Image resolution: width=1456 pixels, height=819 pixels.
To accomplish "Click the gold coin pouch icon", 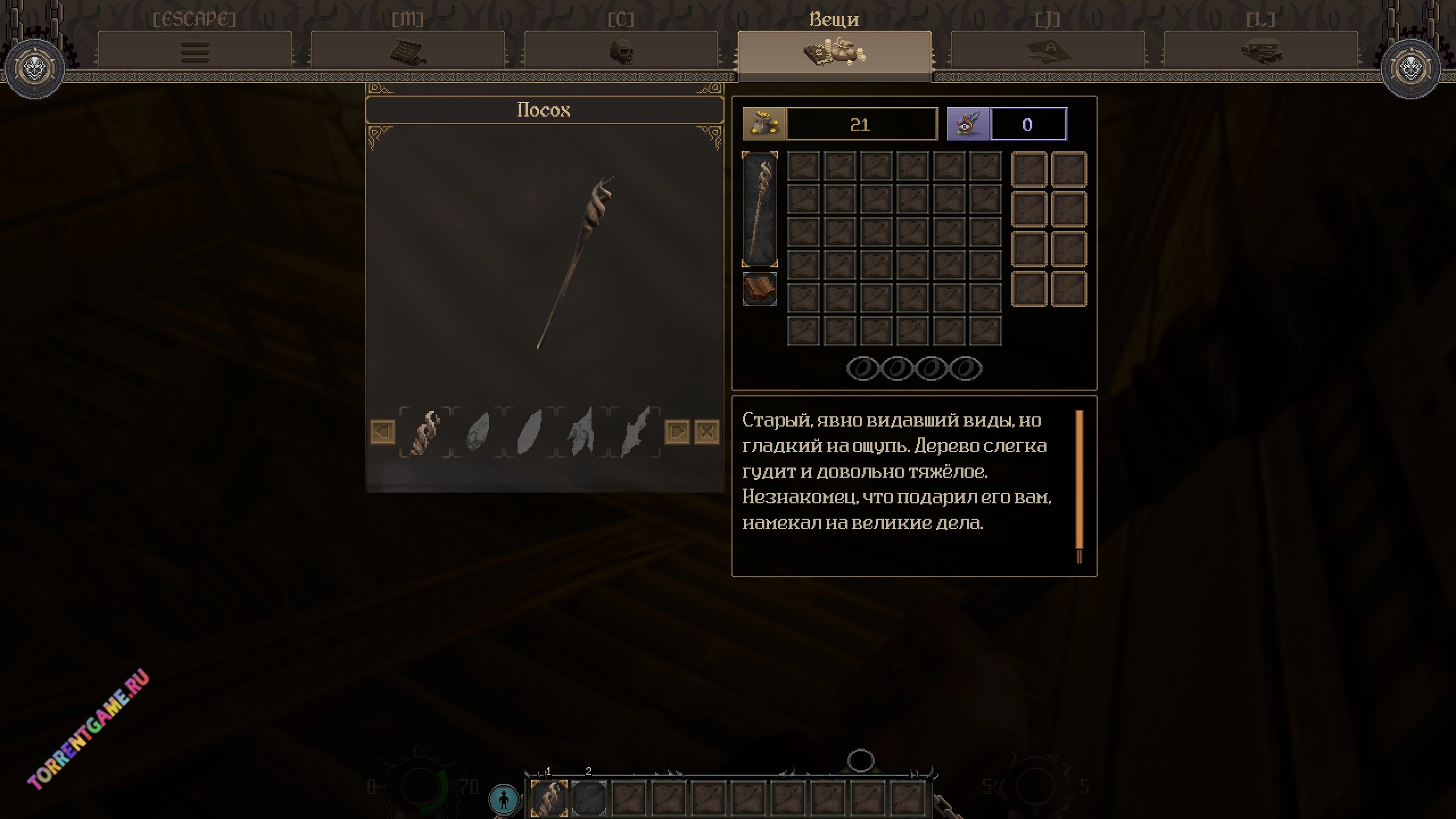I will [764, 124].
